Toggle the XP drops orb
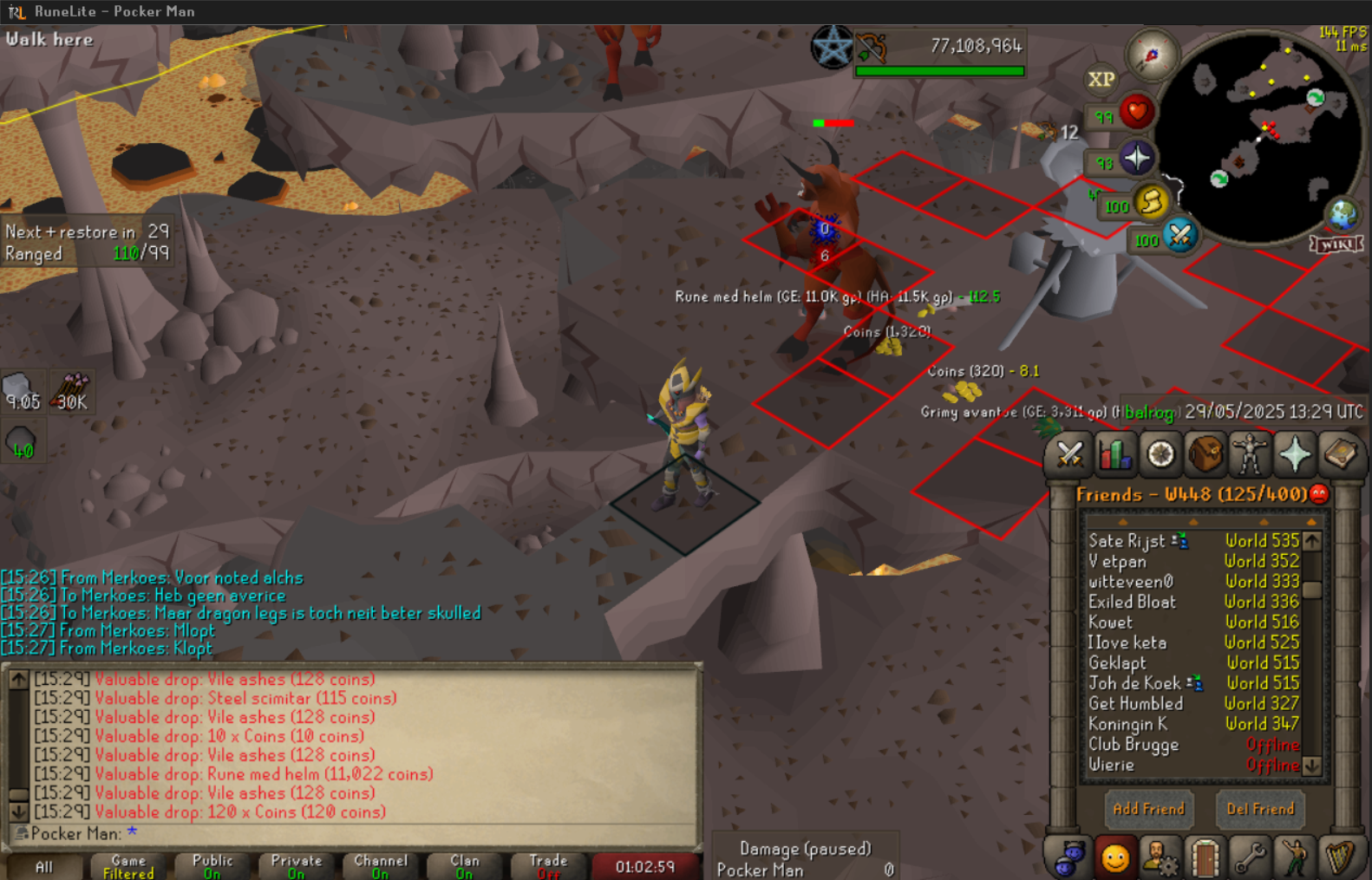Viewport: 1372px width, 880px height. [1101, 80]
